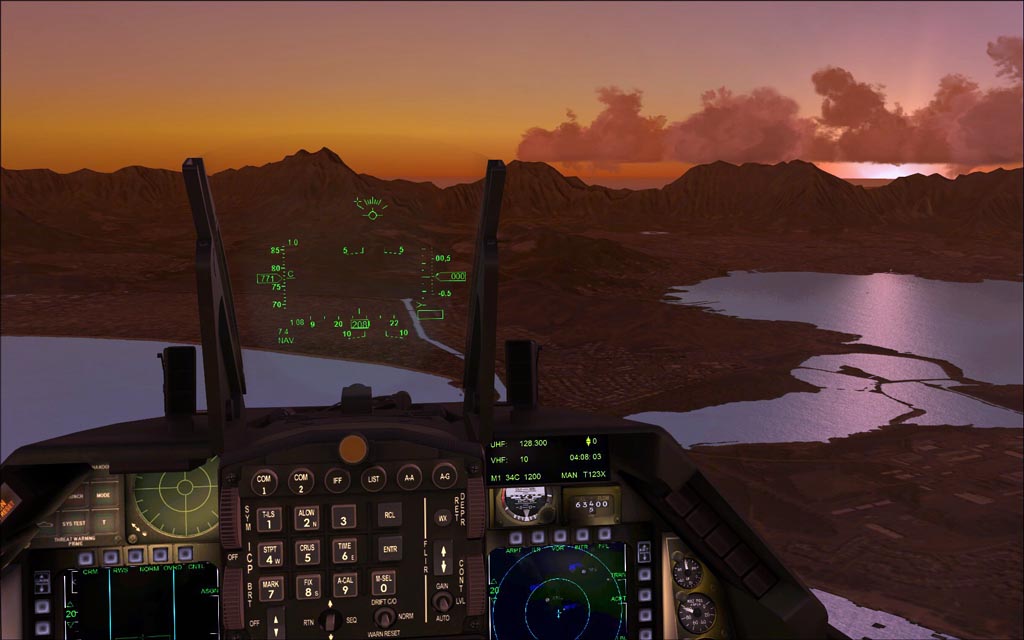Confirm entry with the ENTR button
The image size is (1024, 640).
[390, 549]
